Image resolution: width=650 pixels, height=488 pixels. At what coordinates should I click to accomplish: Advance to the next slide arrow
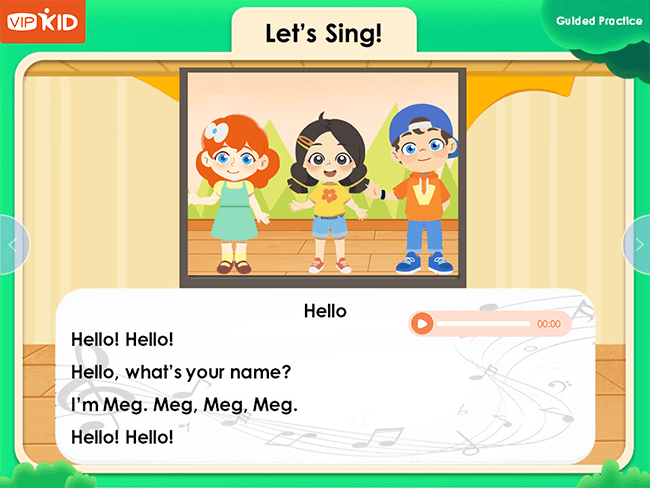point(638,244)
